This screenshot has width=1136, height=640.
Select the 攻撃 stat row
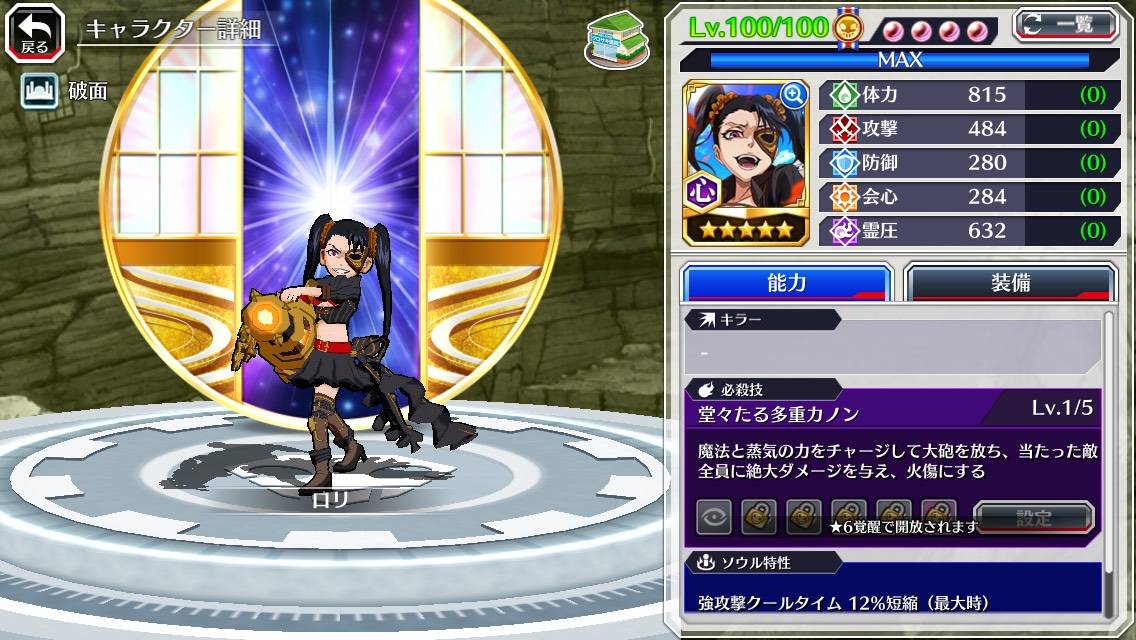(968, 129)
